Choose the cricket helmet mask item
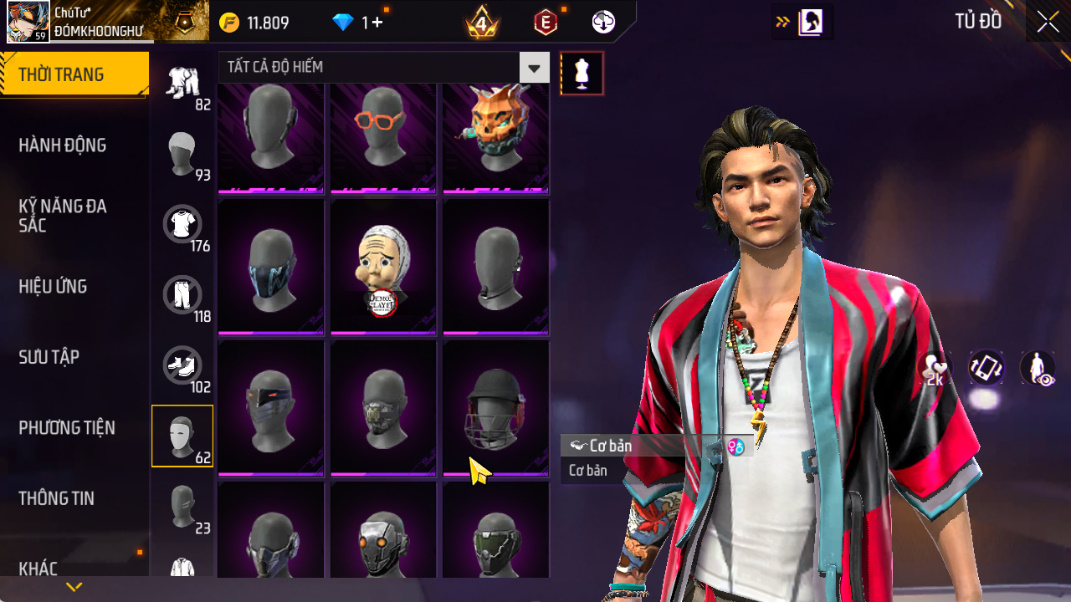Viewport: 1071px width, 602px height. 496,407
